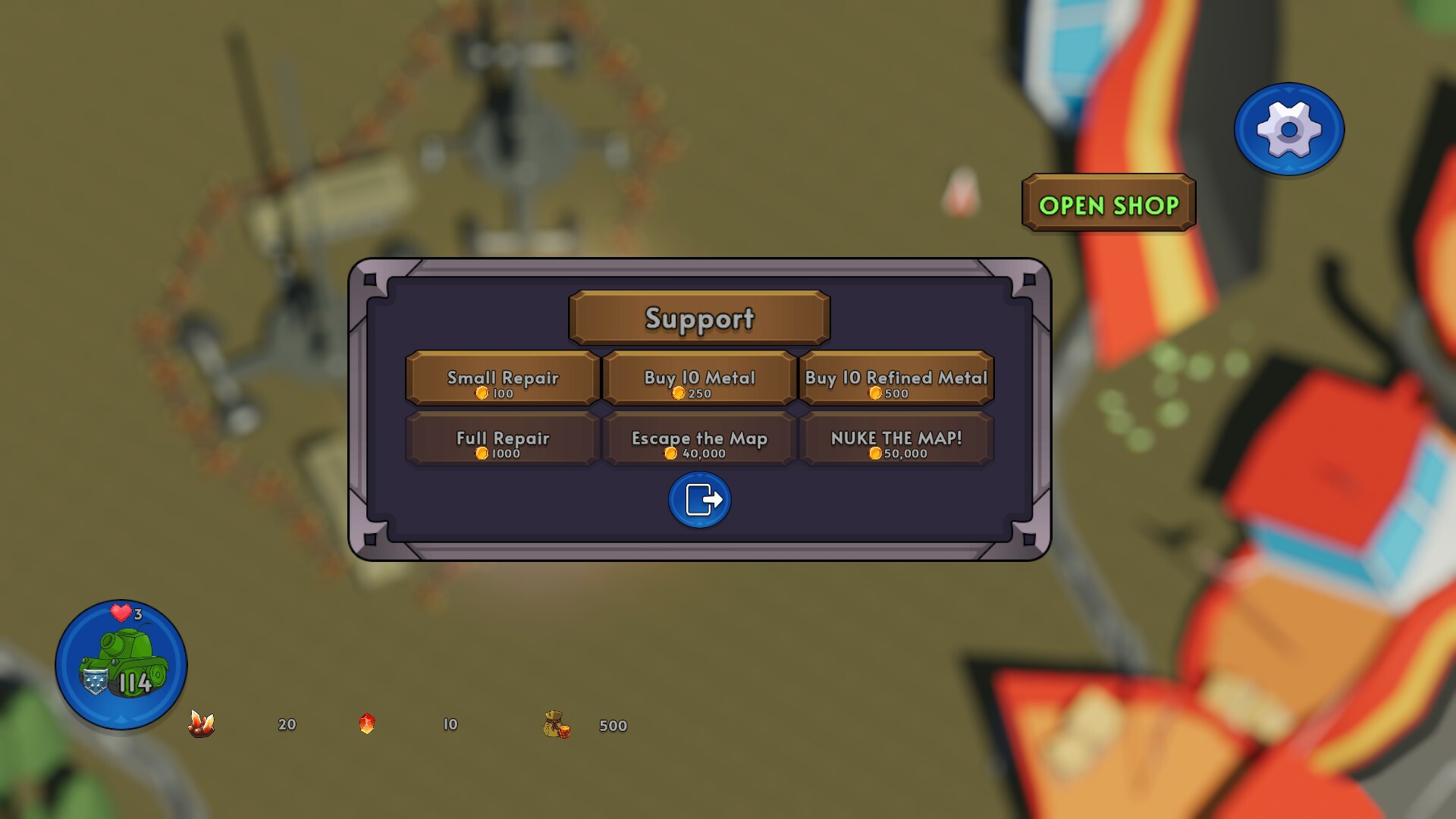
Task: Click the coin icon beside 50,000
Action: pos(875,454)
